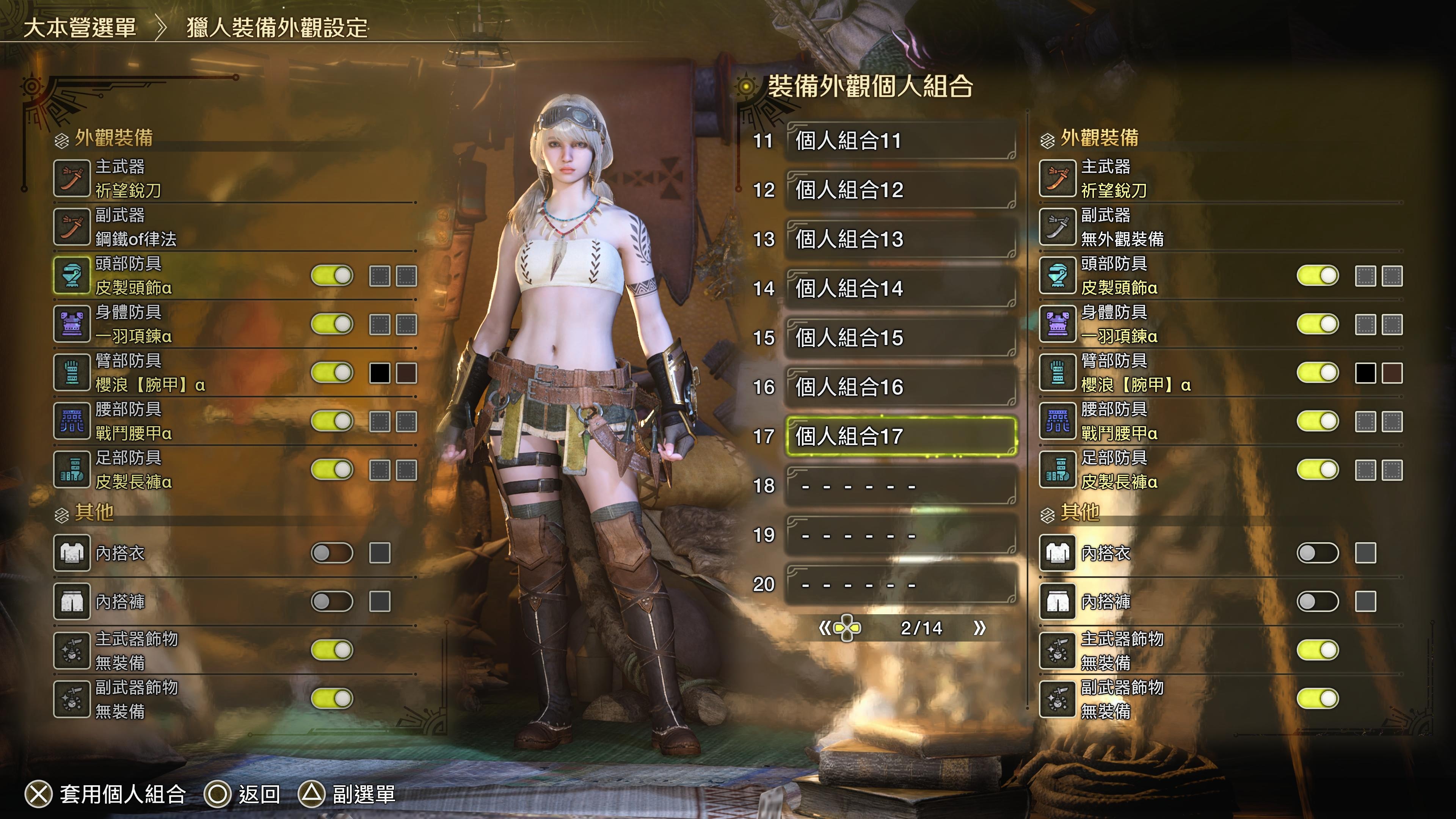1456x819 pixels.
Task: Choose empty loadout slot number 19
Action: pyautogui.click(x=901, y=535)
